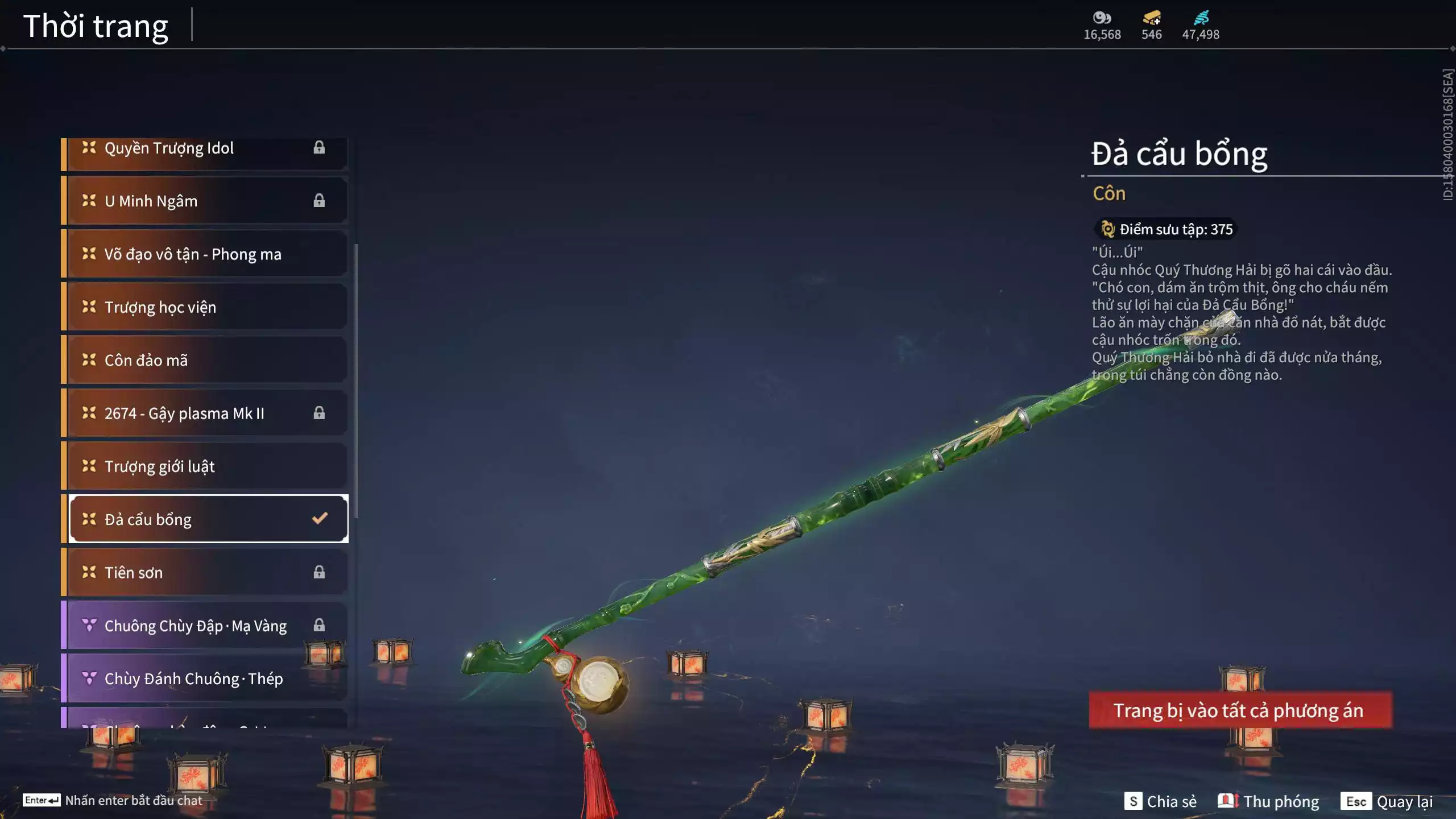The height and width of the screenshot is (819, 1456).
Task: Click the weapon icon beside Trượng học viện
Action: coord(88,307)
